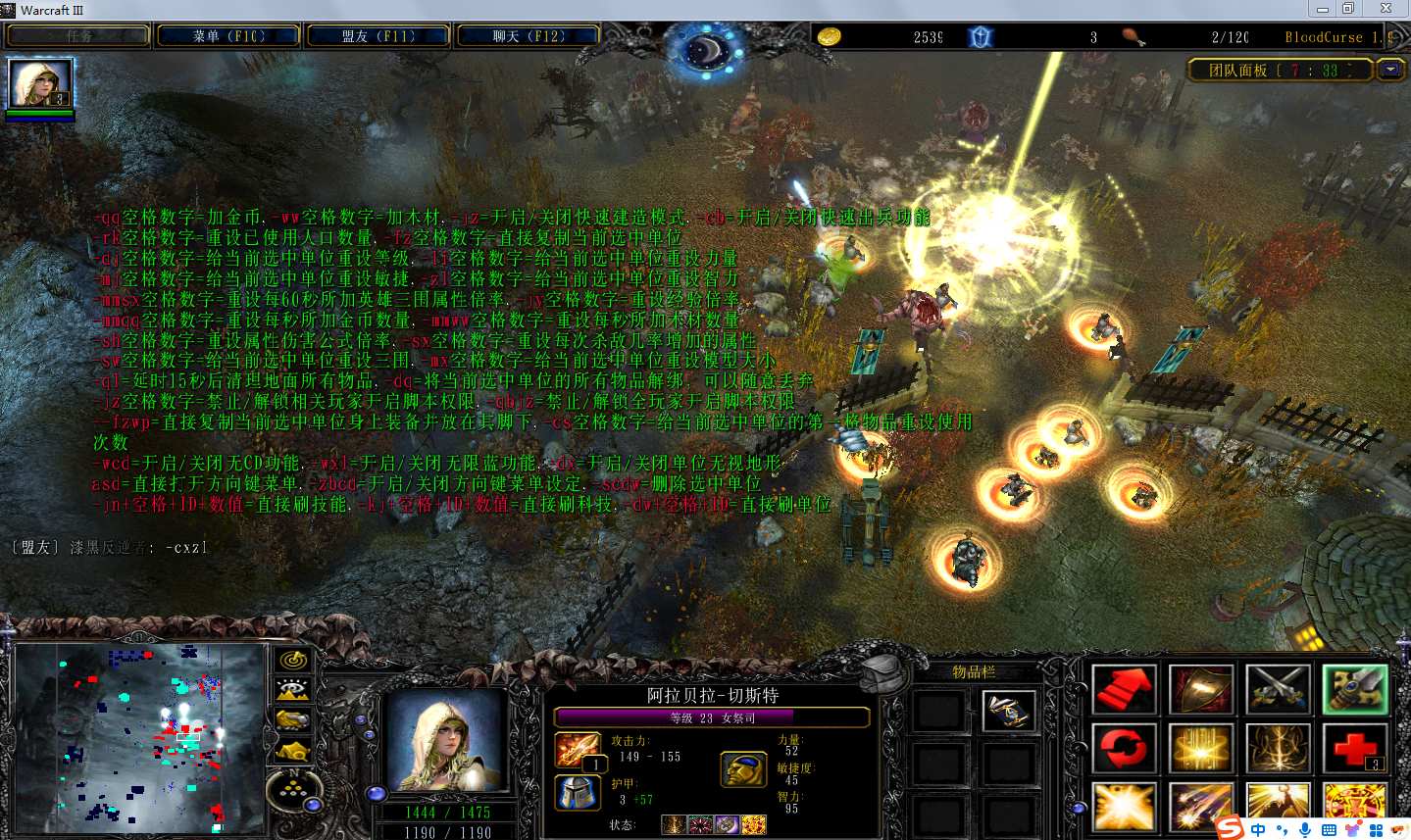Activate the red circular arrows command
The height and width of the screenshot is (840, 1411).
[1124, 750]
